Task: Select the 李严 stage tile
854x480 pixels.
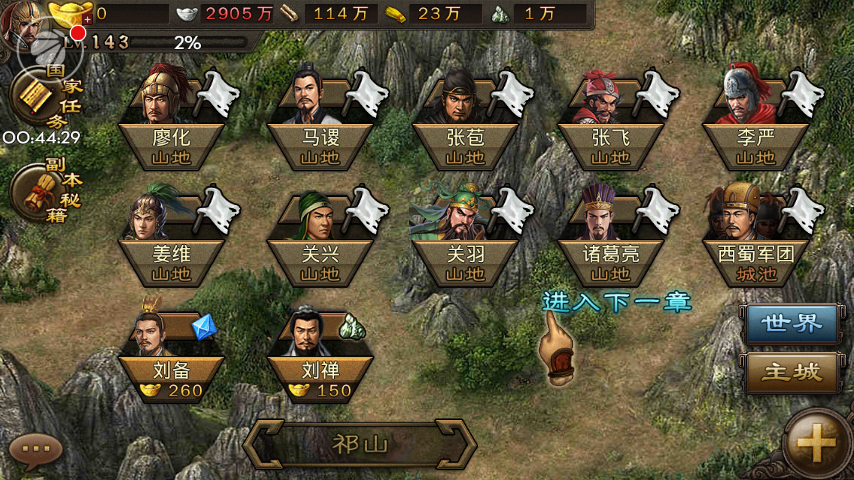Action: (754, 138)
